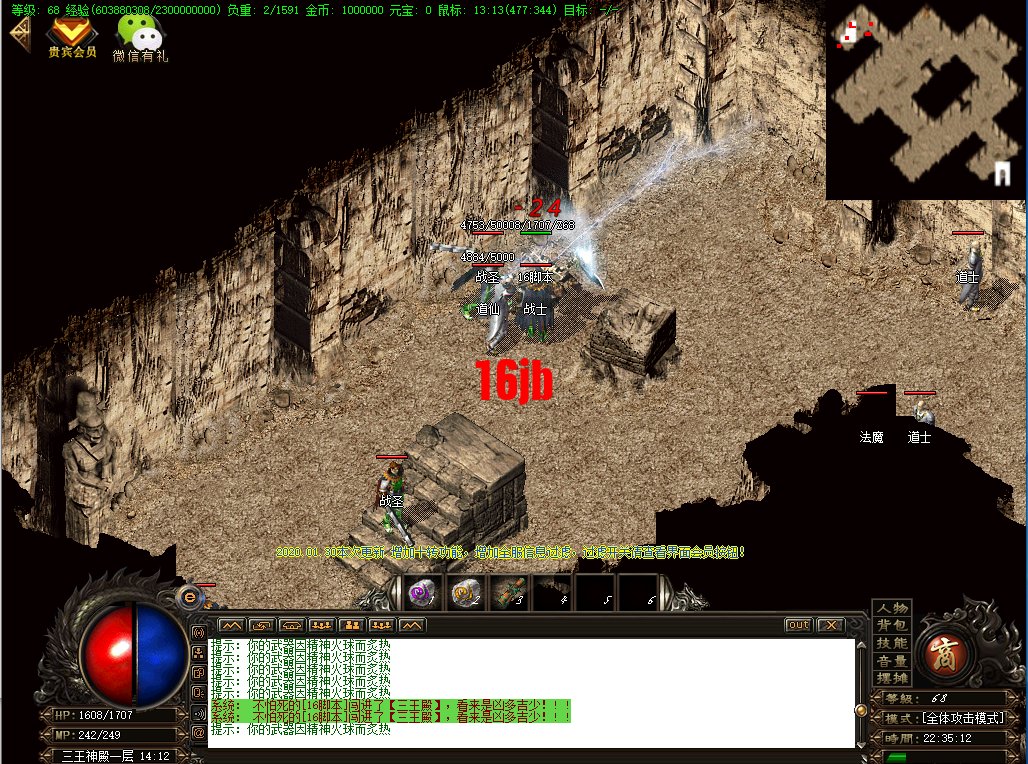1028x764 pixels.
Task: Click the @ chat channel button
Action: coord(198,732)
